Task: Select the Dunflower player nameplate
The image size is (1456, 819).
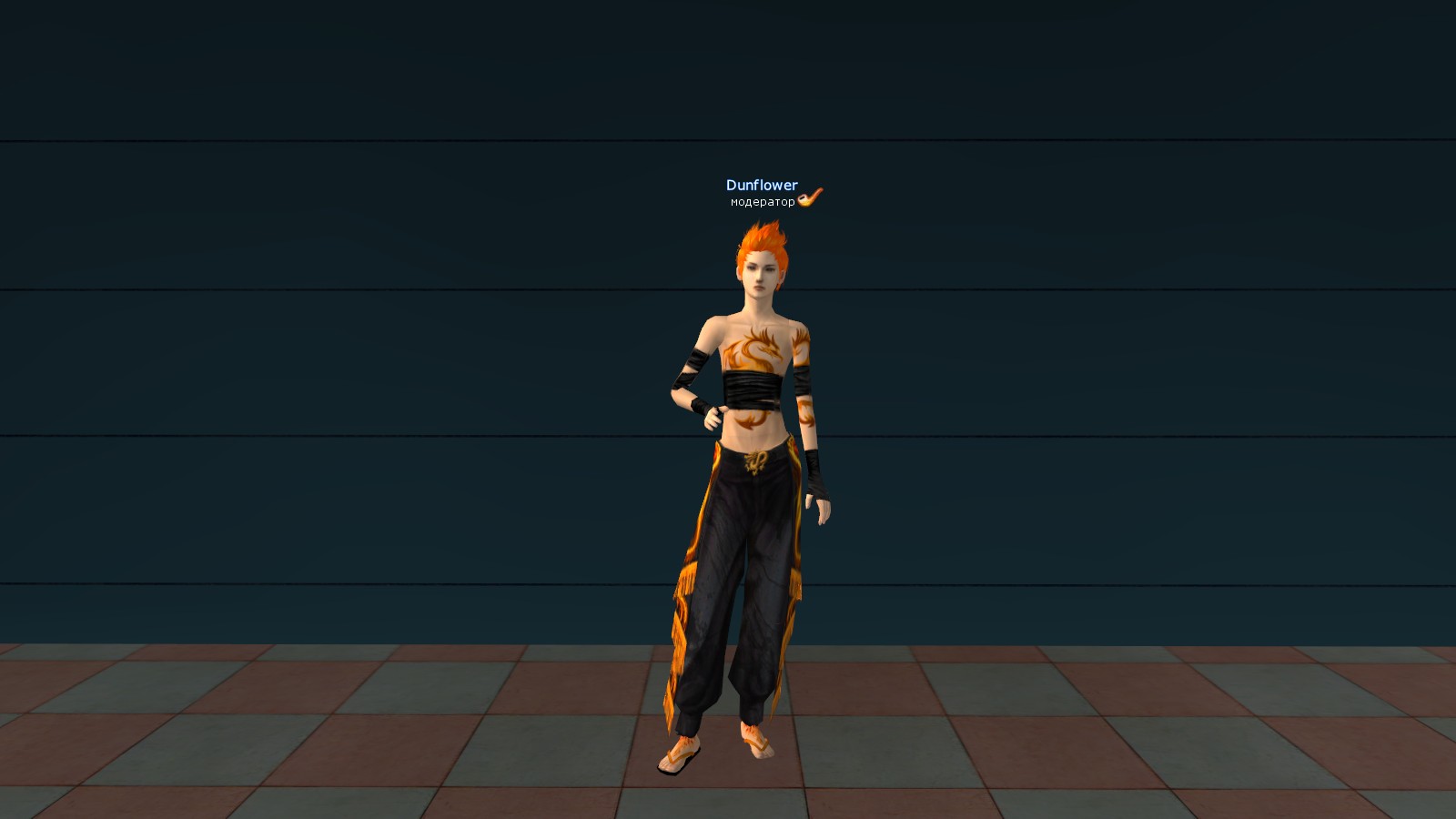Action: tap(762, 186)
